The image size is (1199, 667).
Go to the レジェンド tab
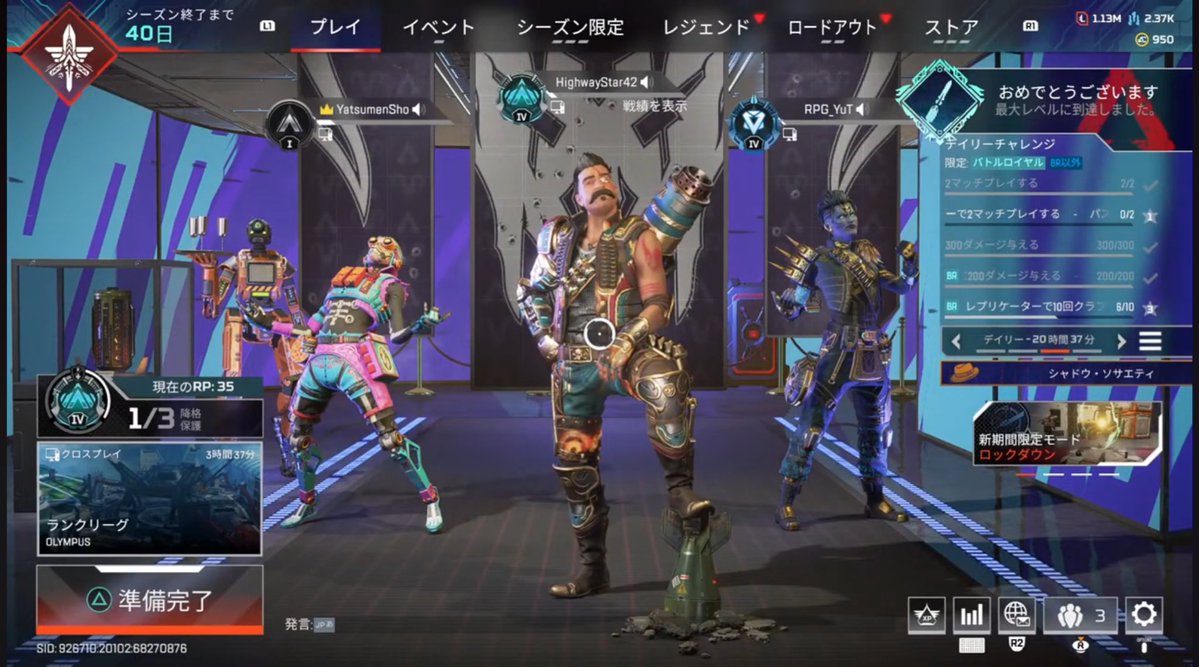(x=706, y=28)
